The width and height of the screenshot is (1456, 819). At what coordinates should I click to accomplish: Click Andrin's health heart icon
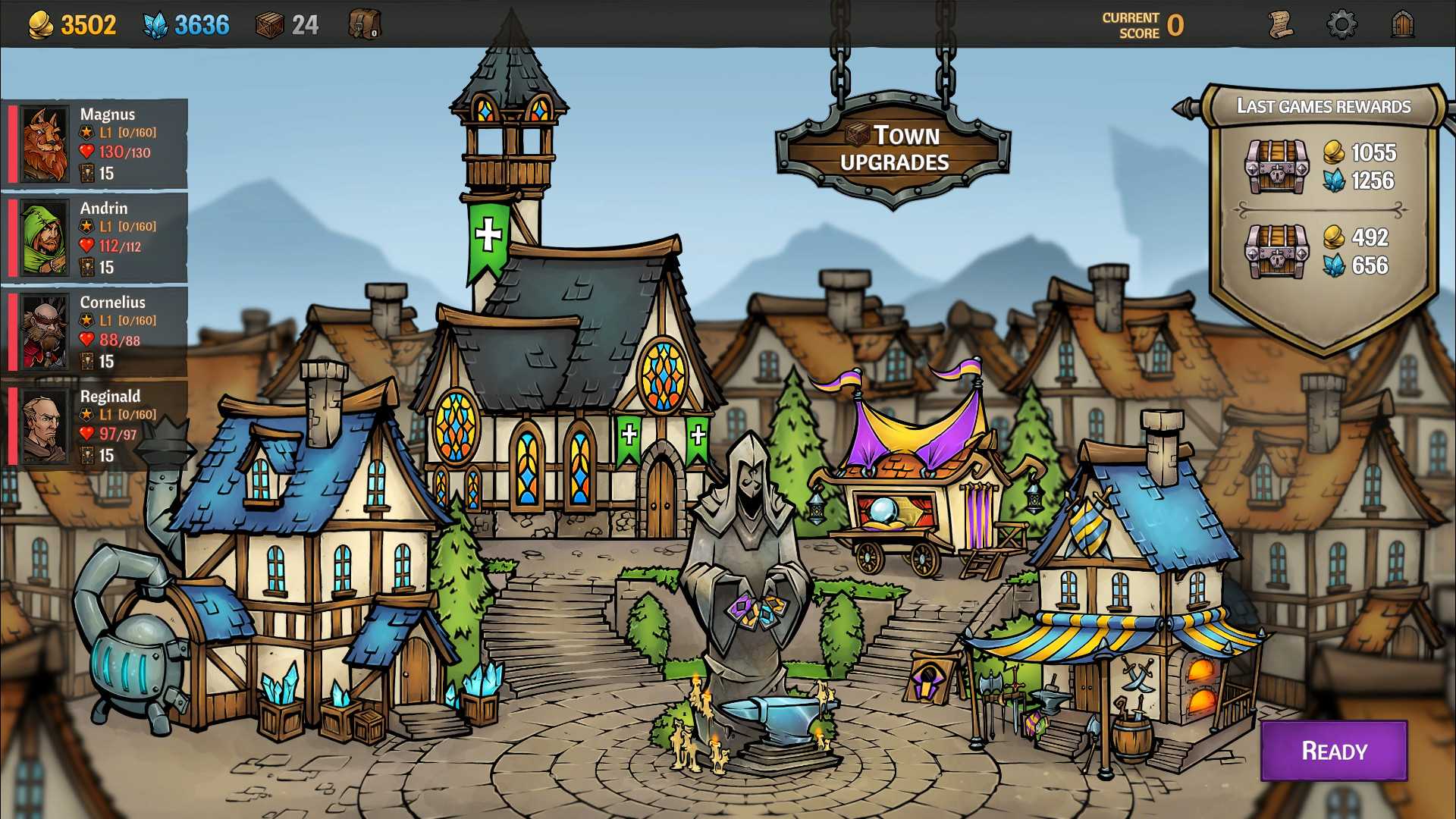coord(86,246)
